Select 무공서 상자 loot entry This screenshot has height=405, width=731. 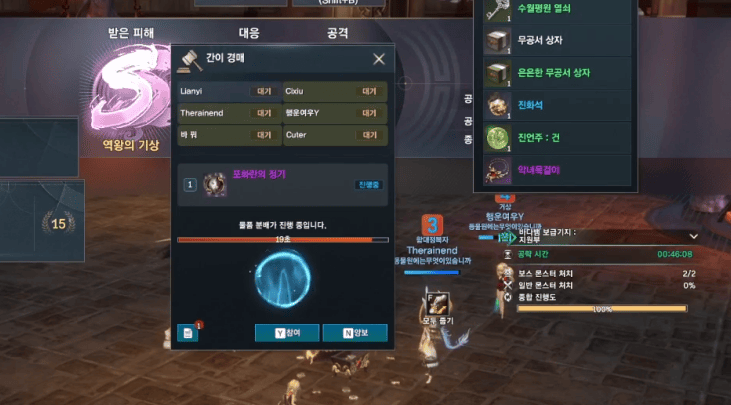[x=560, y=41]
